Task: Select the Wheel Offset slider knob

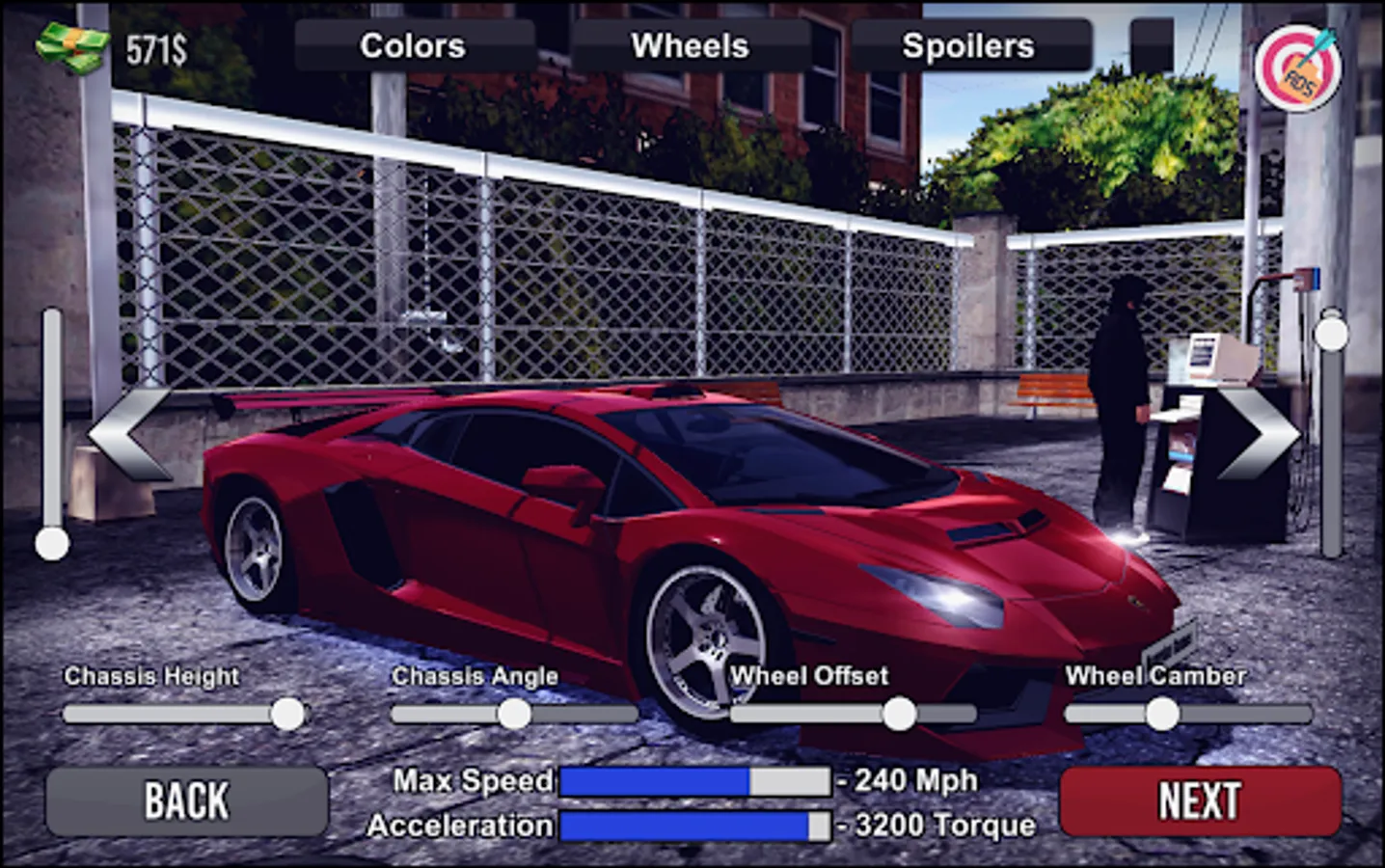Action: pyautogui.click(x=901, y=714)
